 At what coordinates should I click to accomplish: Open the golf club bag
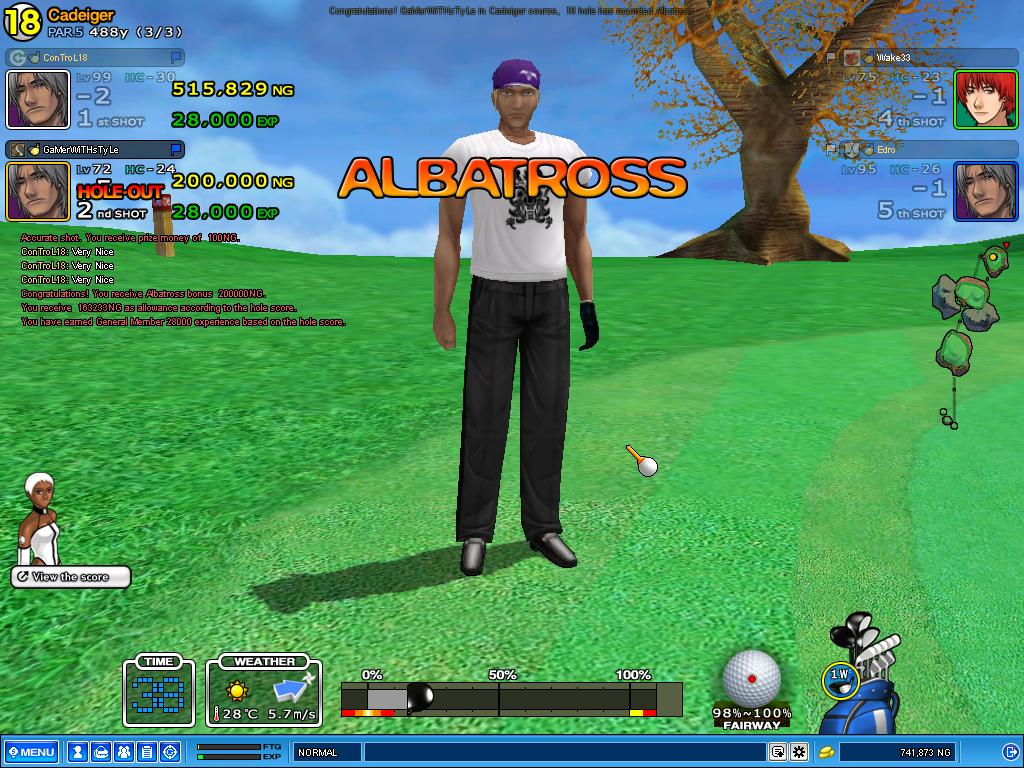[868, 690]
